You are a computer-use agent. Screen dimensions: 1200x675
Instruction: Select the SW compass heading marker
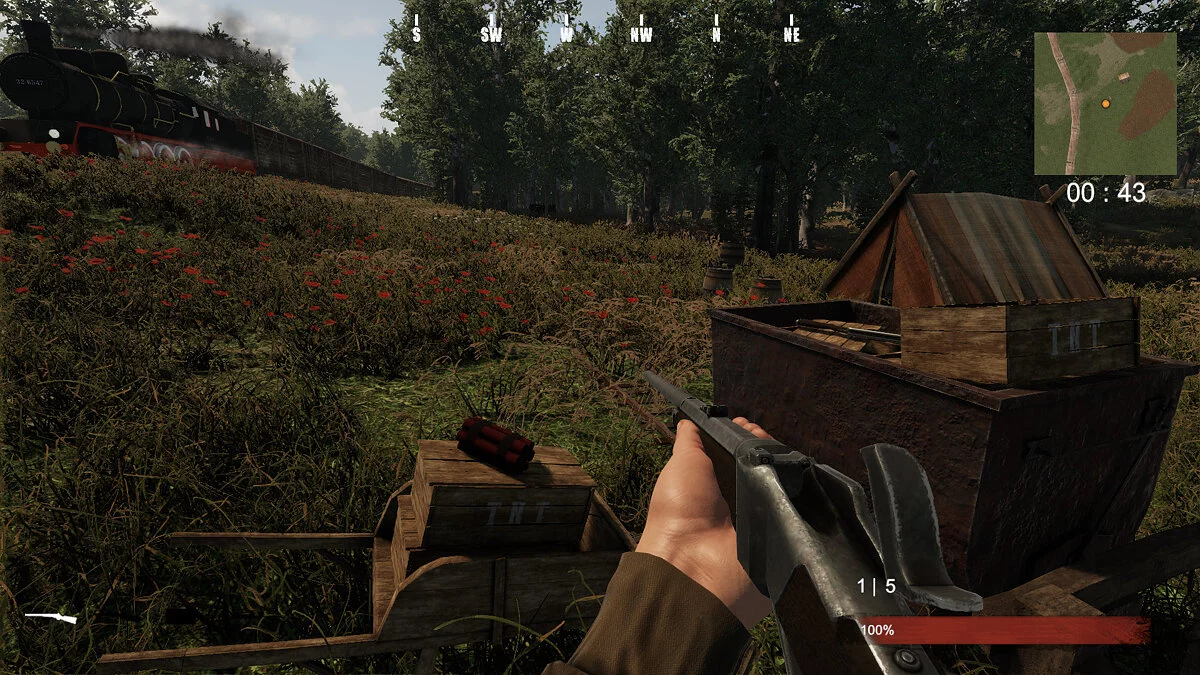491,34
